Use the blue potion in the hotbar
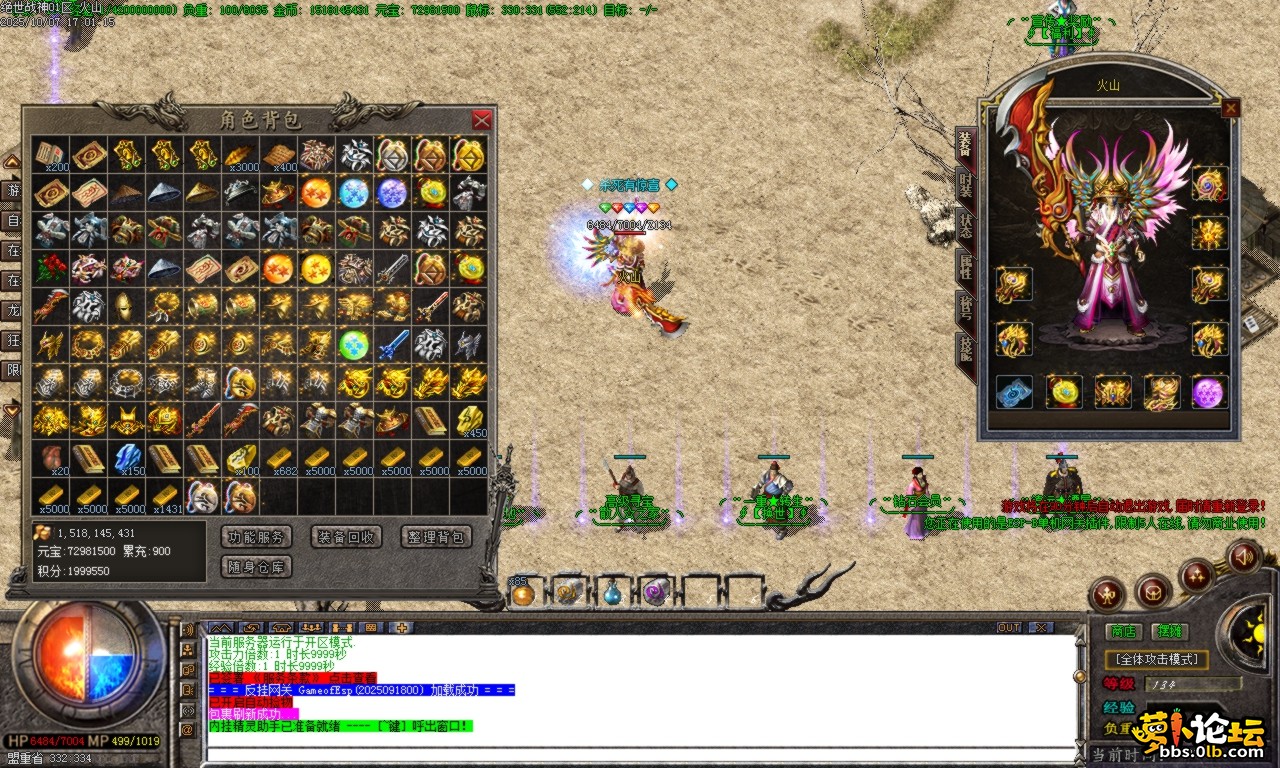The height and width of the screenshot is (768, 1280). click(x=610, y=594)
